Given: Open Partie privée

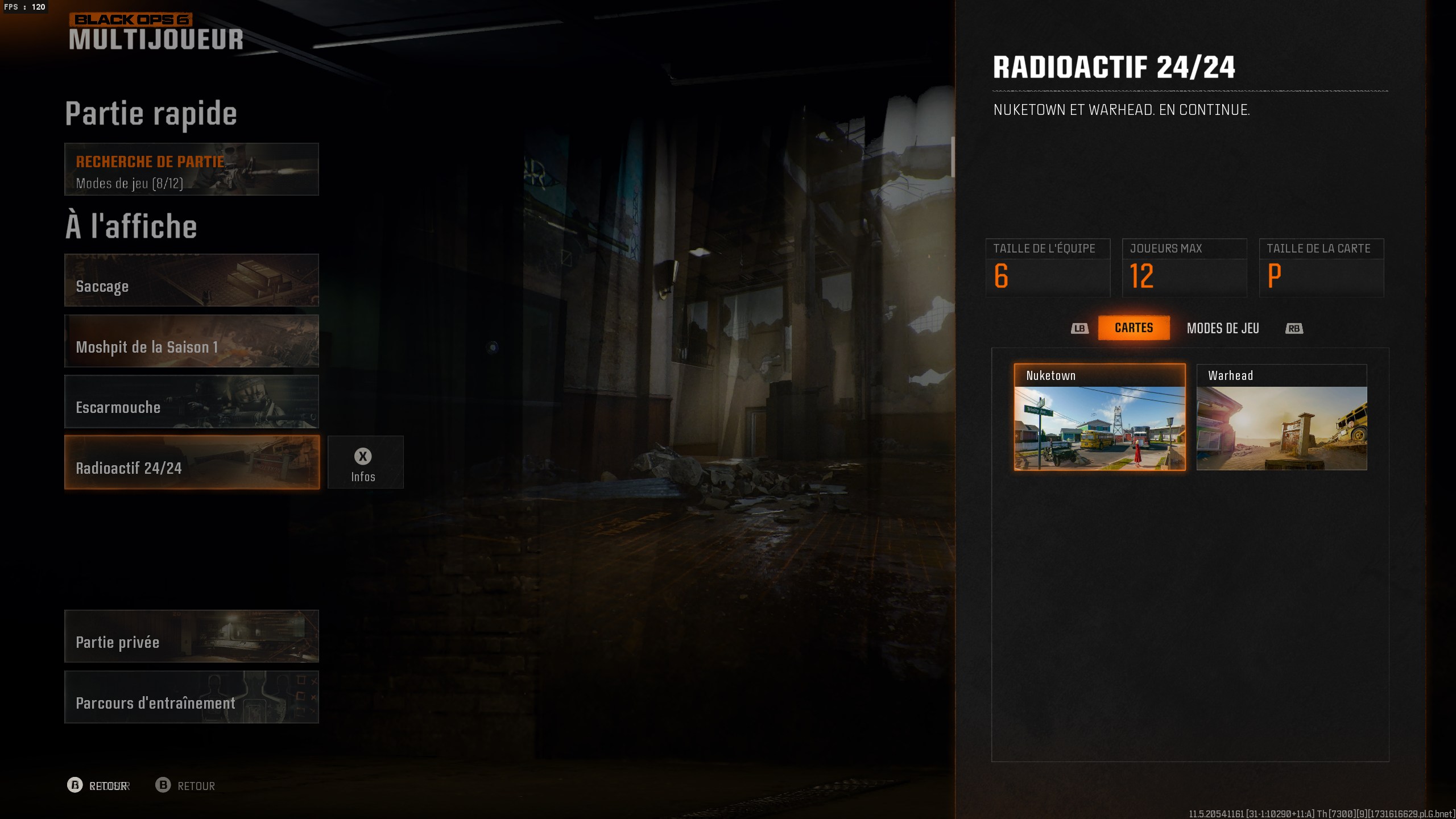Looking at the screenshot, I should coord(191,636).
